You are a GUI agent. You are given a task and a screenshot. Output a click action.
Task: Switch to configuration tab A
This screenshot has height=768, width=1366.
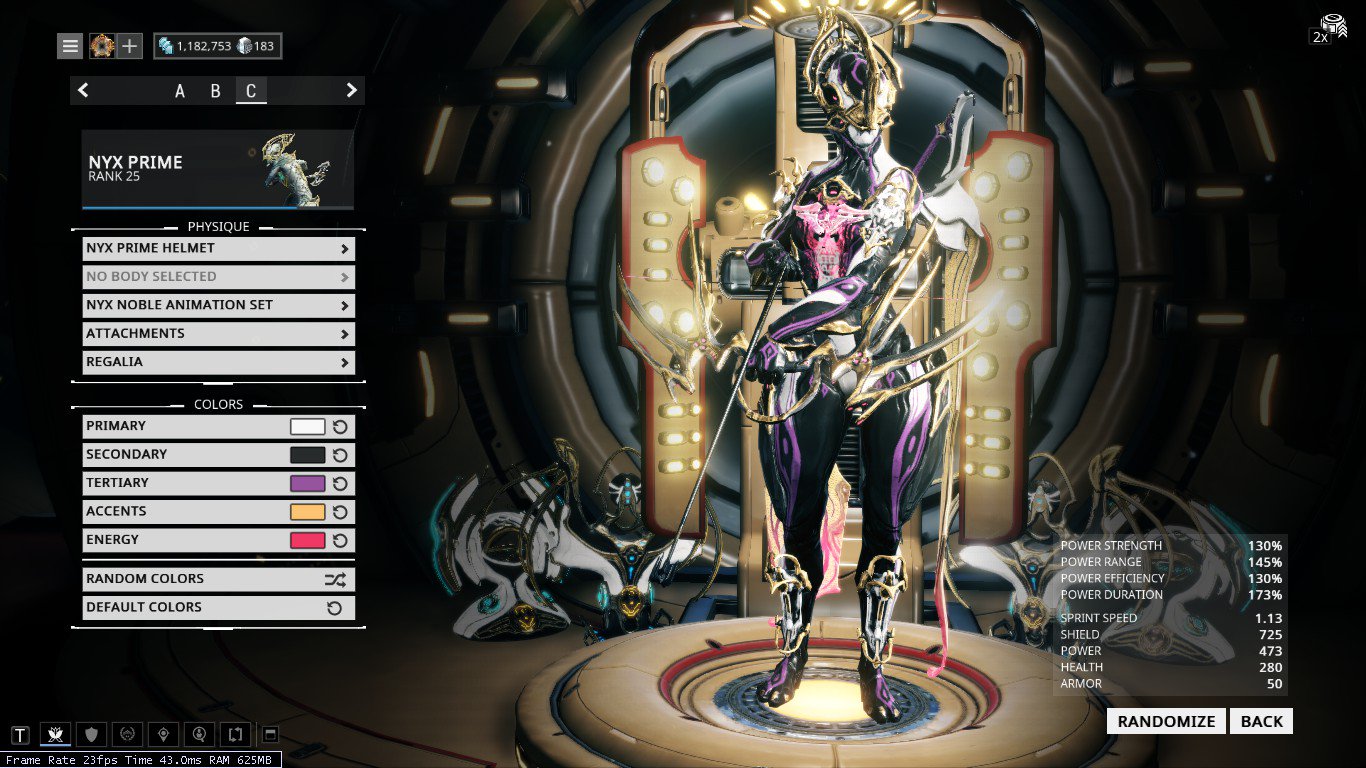179,90
